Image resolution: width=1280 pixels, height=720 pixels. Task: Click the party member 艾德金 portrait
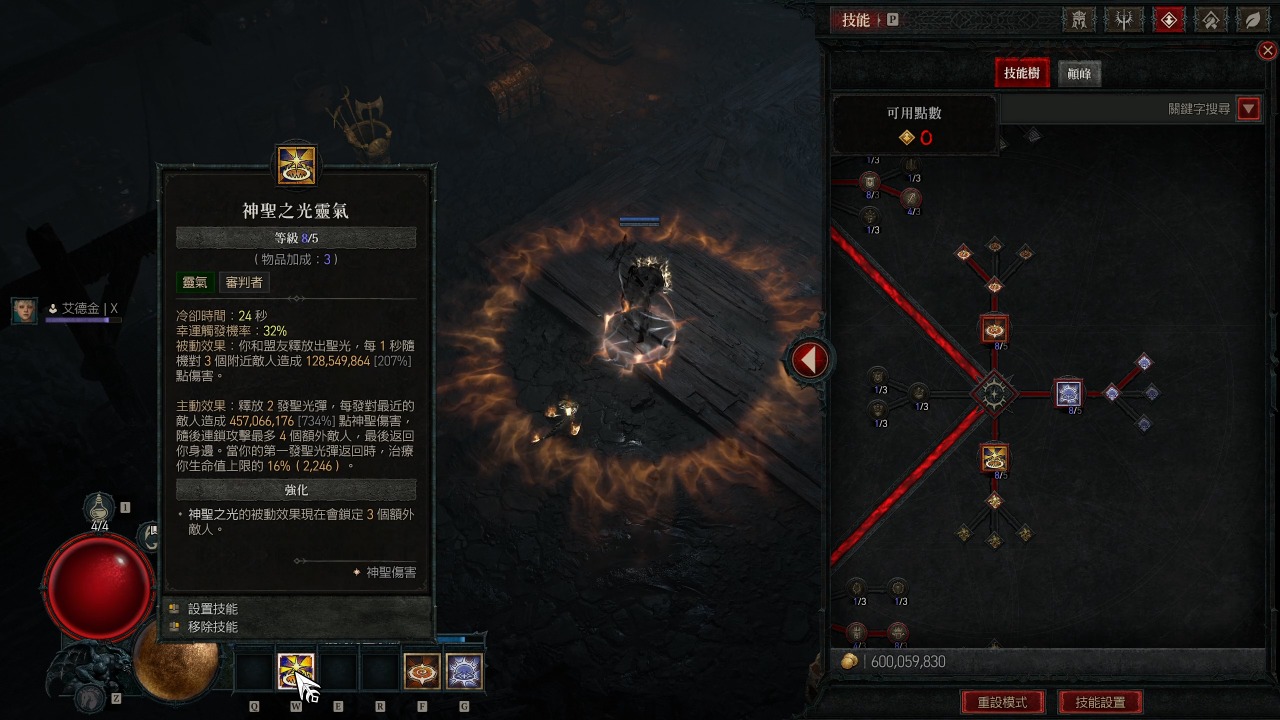coord(25,310)
